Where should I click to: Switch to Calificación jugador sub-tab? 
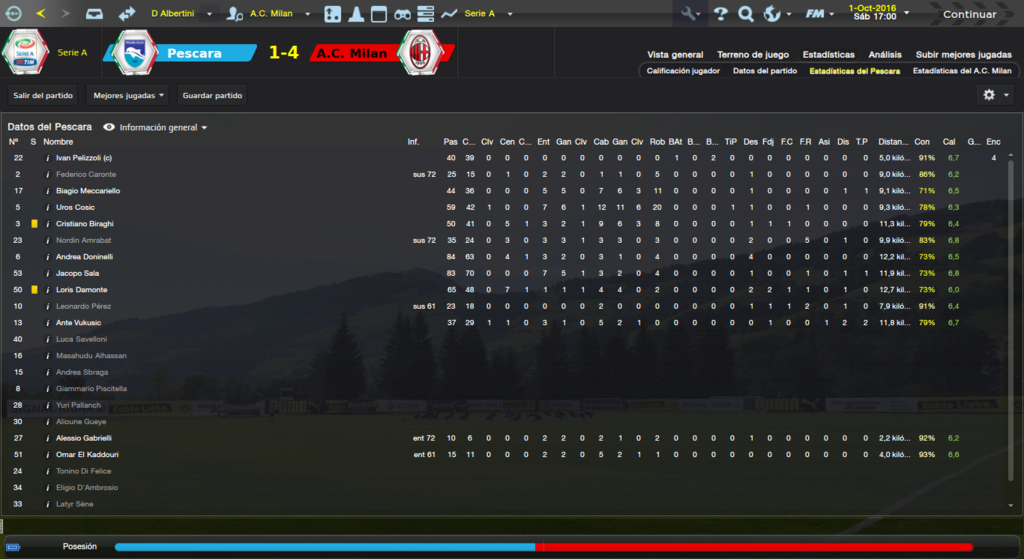tap(683, 71)
